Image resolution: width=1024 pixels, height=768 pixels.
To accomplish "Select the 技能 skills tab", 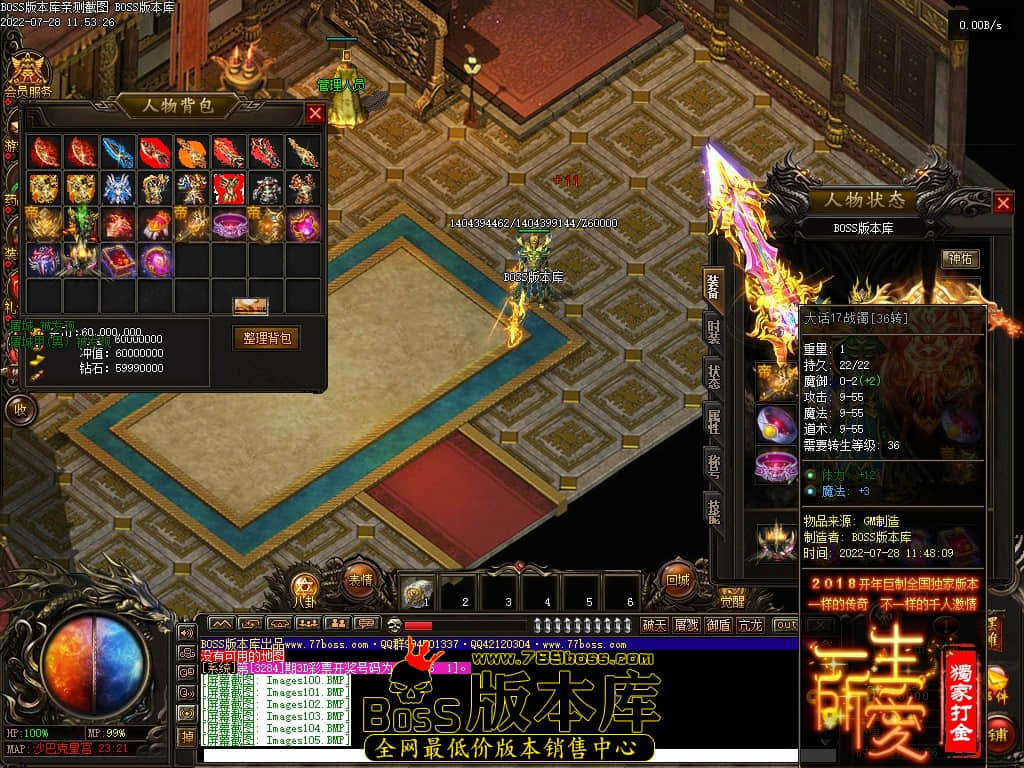I will 714,509.
